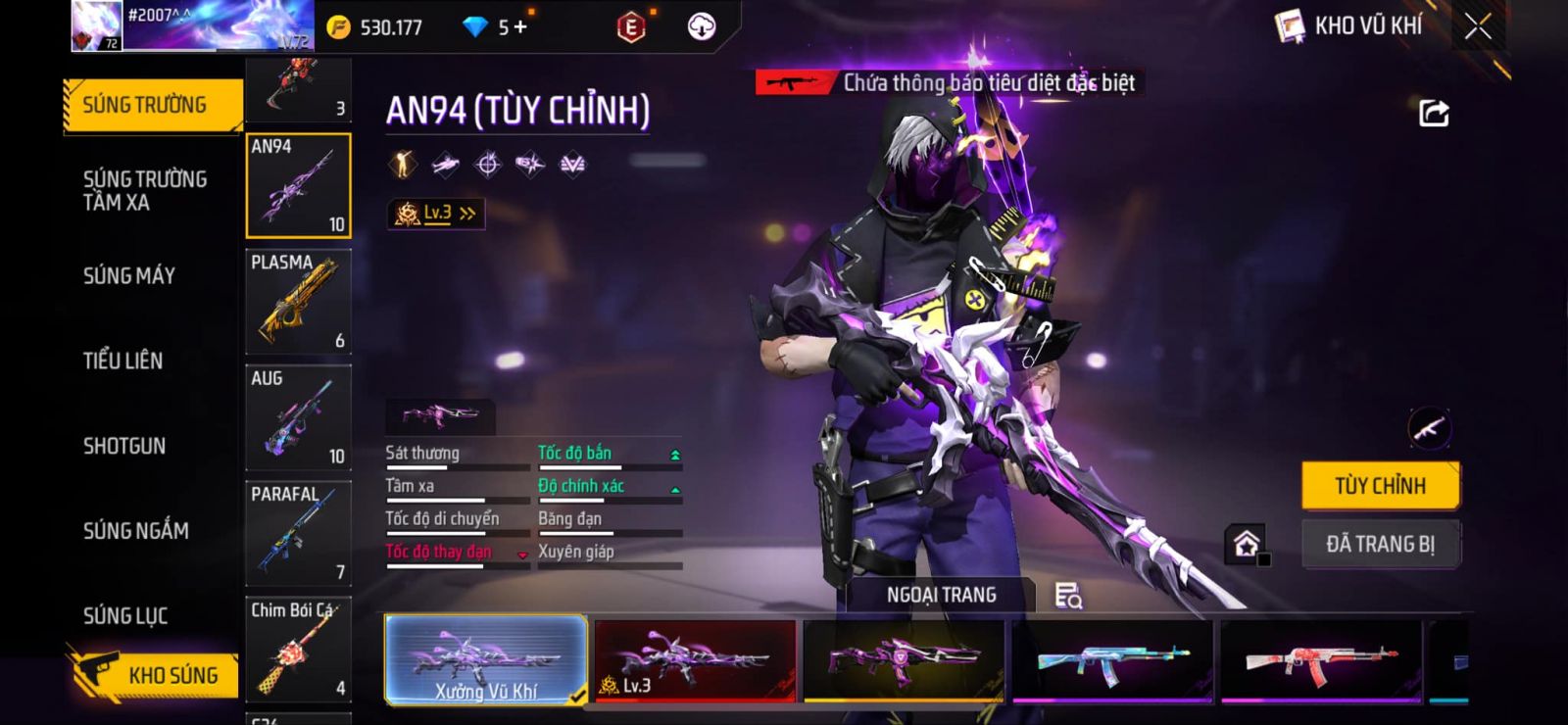This screenshot has height=725, width=1568.
Task: Select the Súng Ngắm category
Action: pyautogui.click(x=135, y=531)
